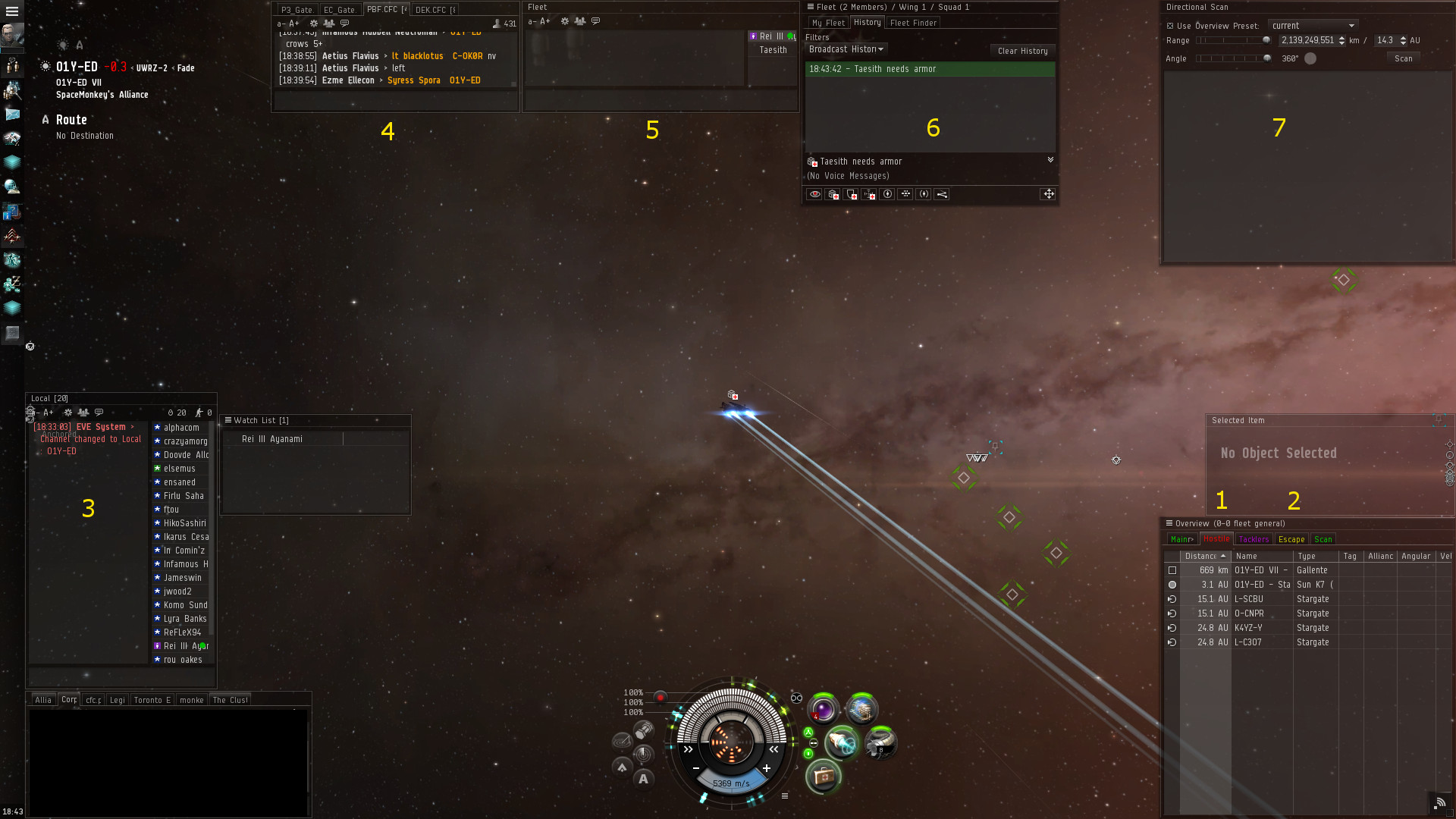Clear the fleet broadcast history

point(1022,51)
